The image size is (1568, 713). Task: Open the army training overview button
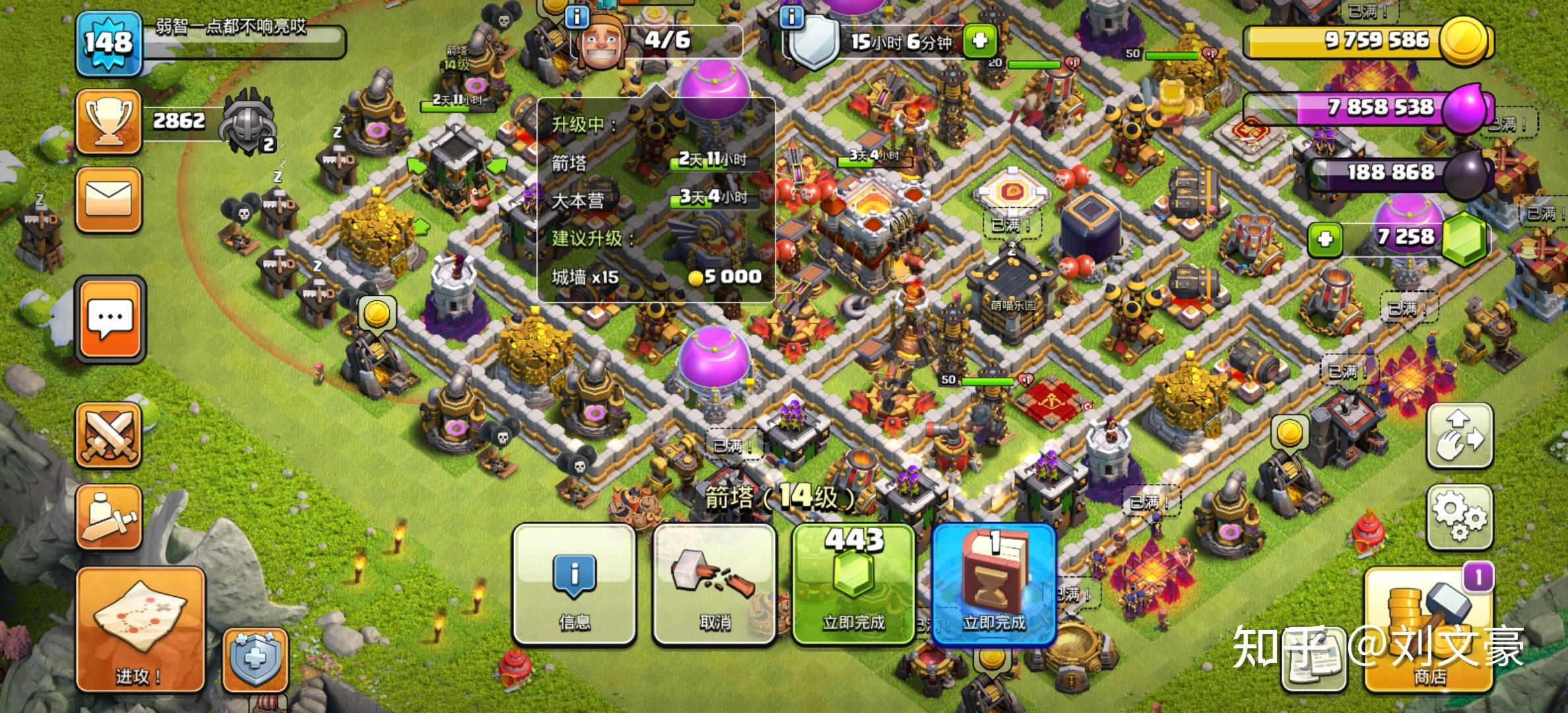(109, 518)
